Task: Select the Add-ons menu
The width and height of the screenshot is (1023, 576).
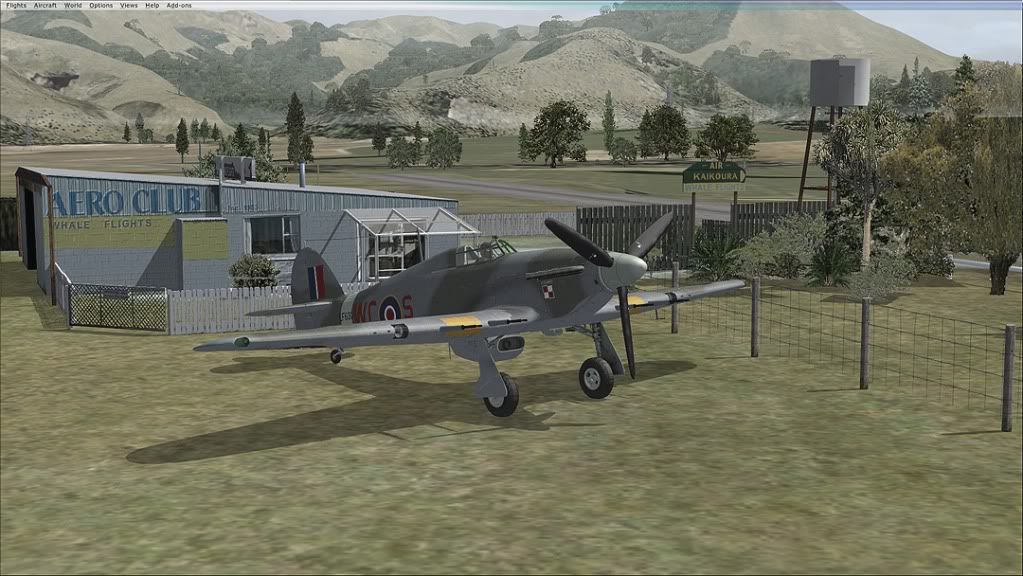Action: coord(178,5)
